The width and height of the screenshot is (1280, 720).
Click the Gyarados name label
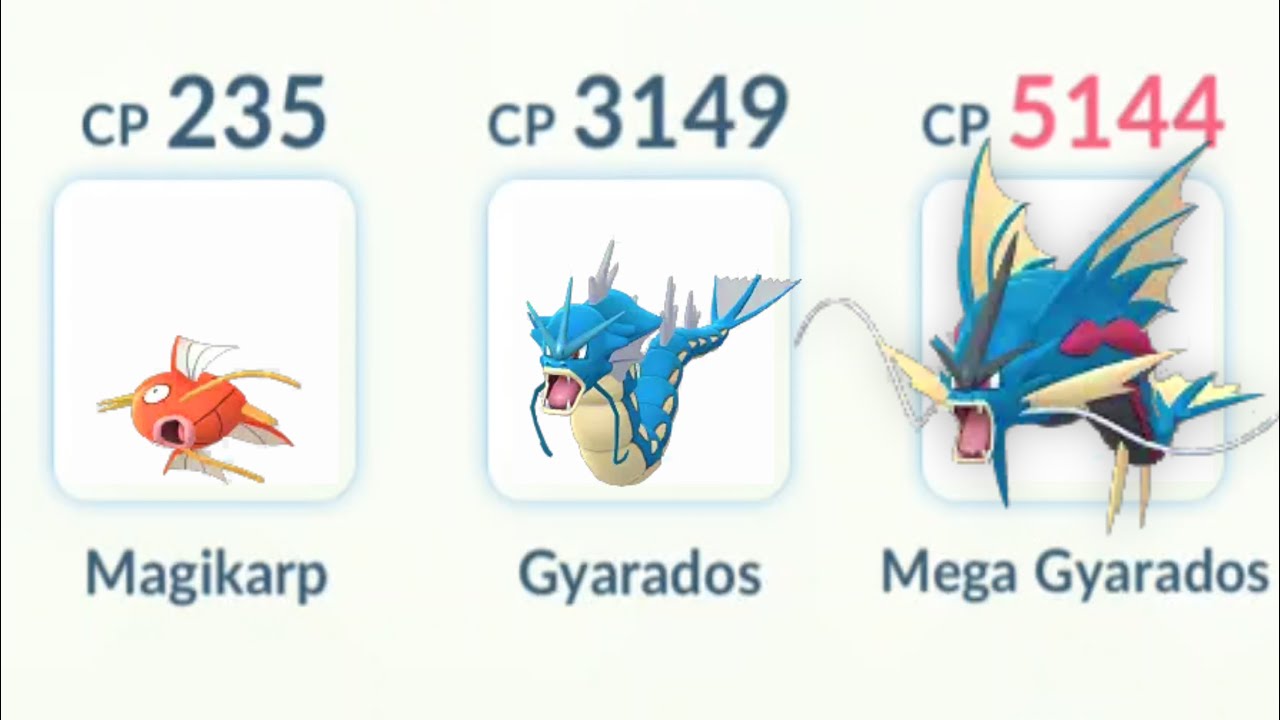pos(640,572)
